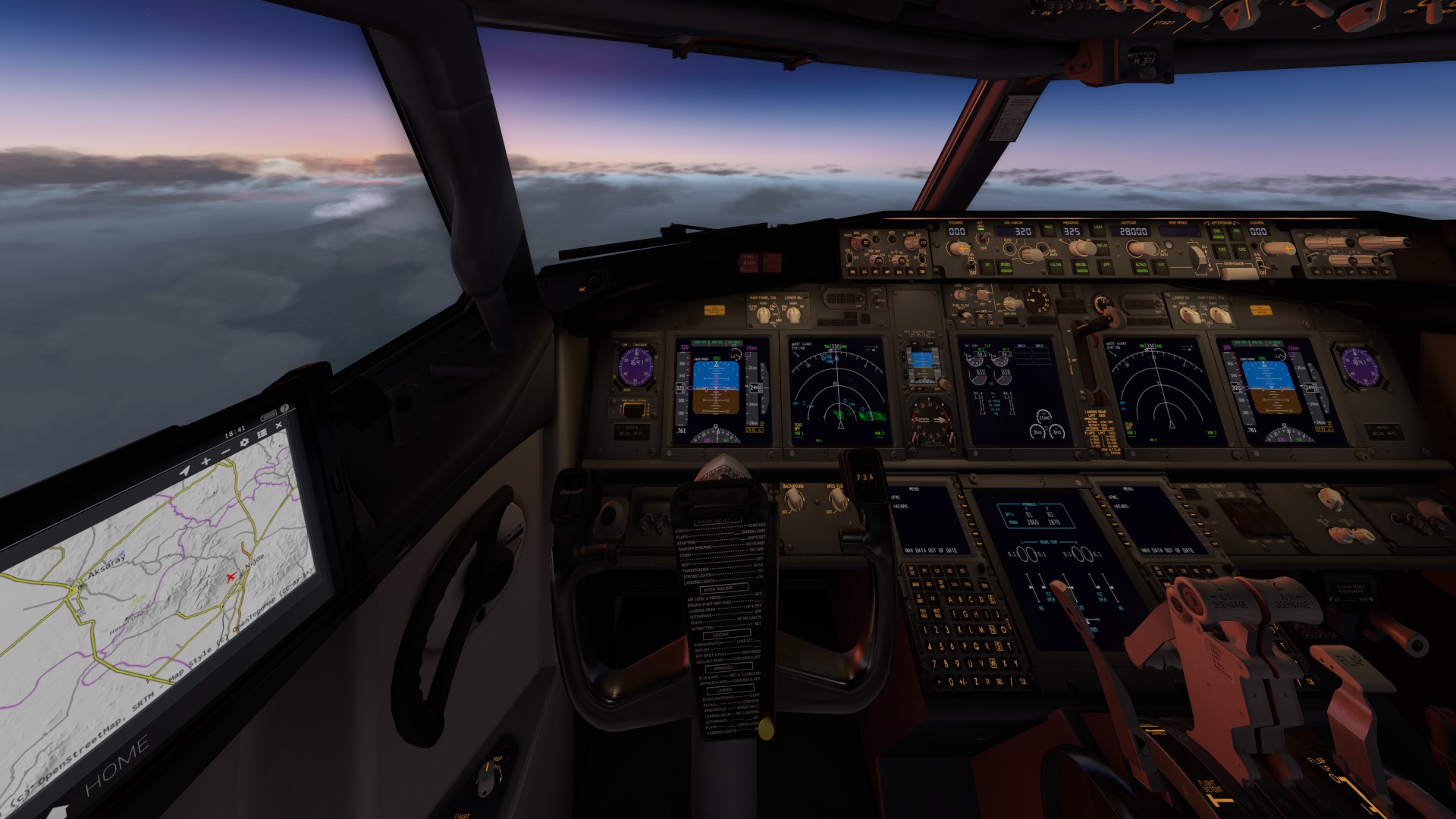
Task: Zoom in on the tablet map
Action: coord(205,461)
